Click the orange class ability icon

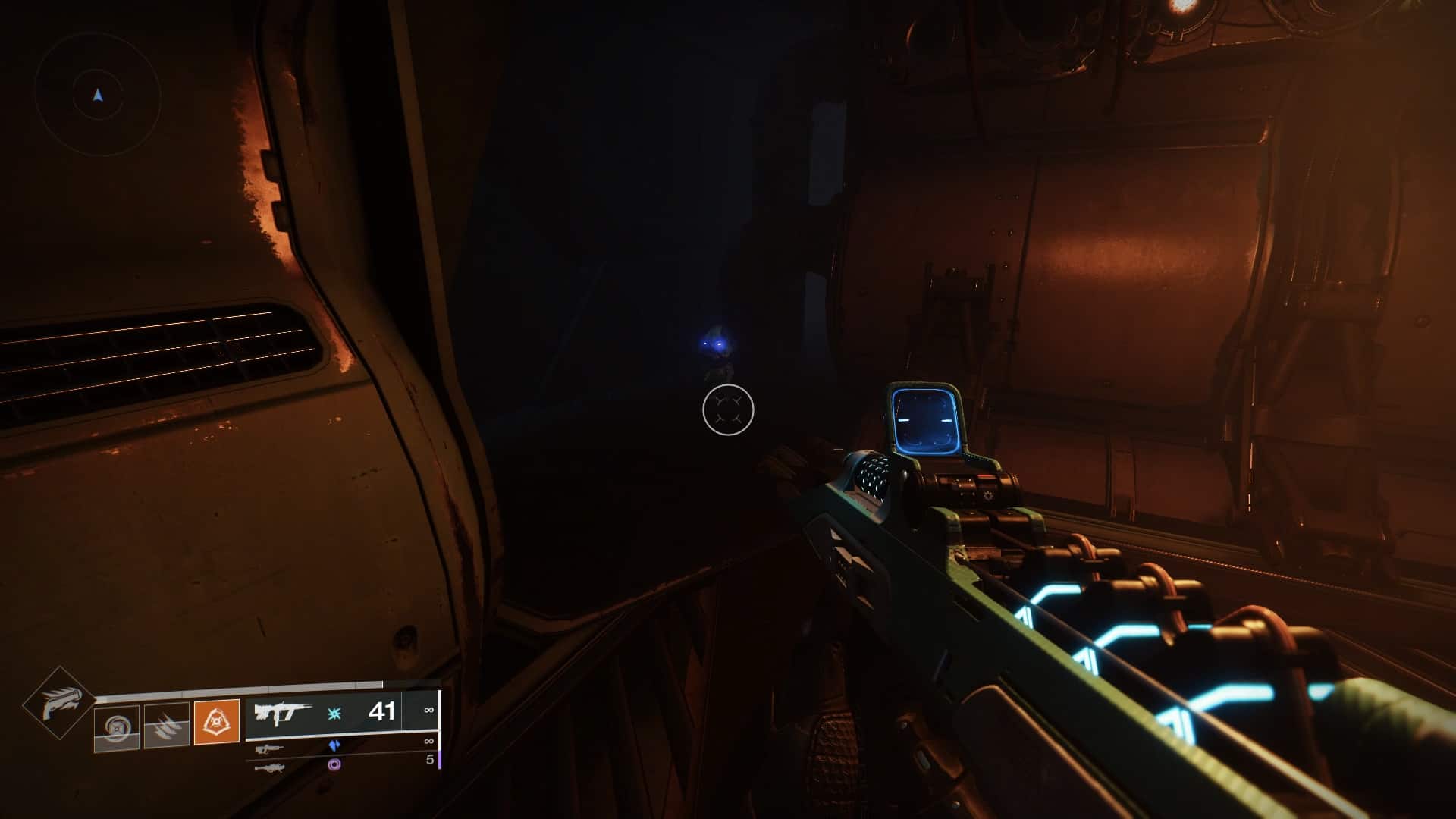217,721
